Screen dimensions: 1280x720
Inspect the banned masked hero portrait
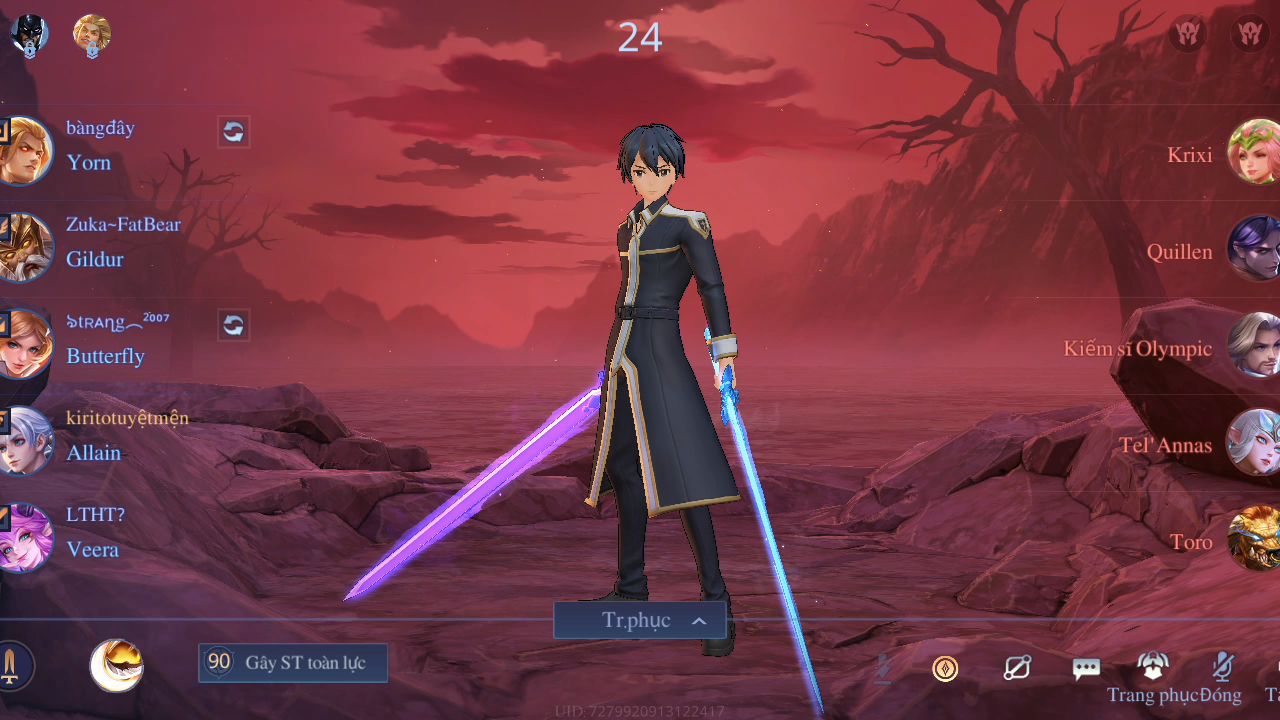[29, 34]
